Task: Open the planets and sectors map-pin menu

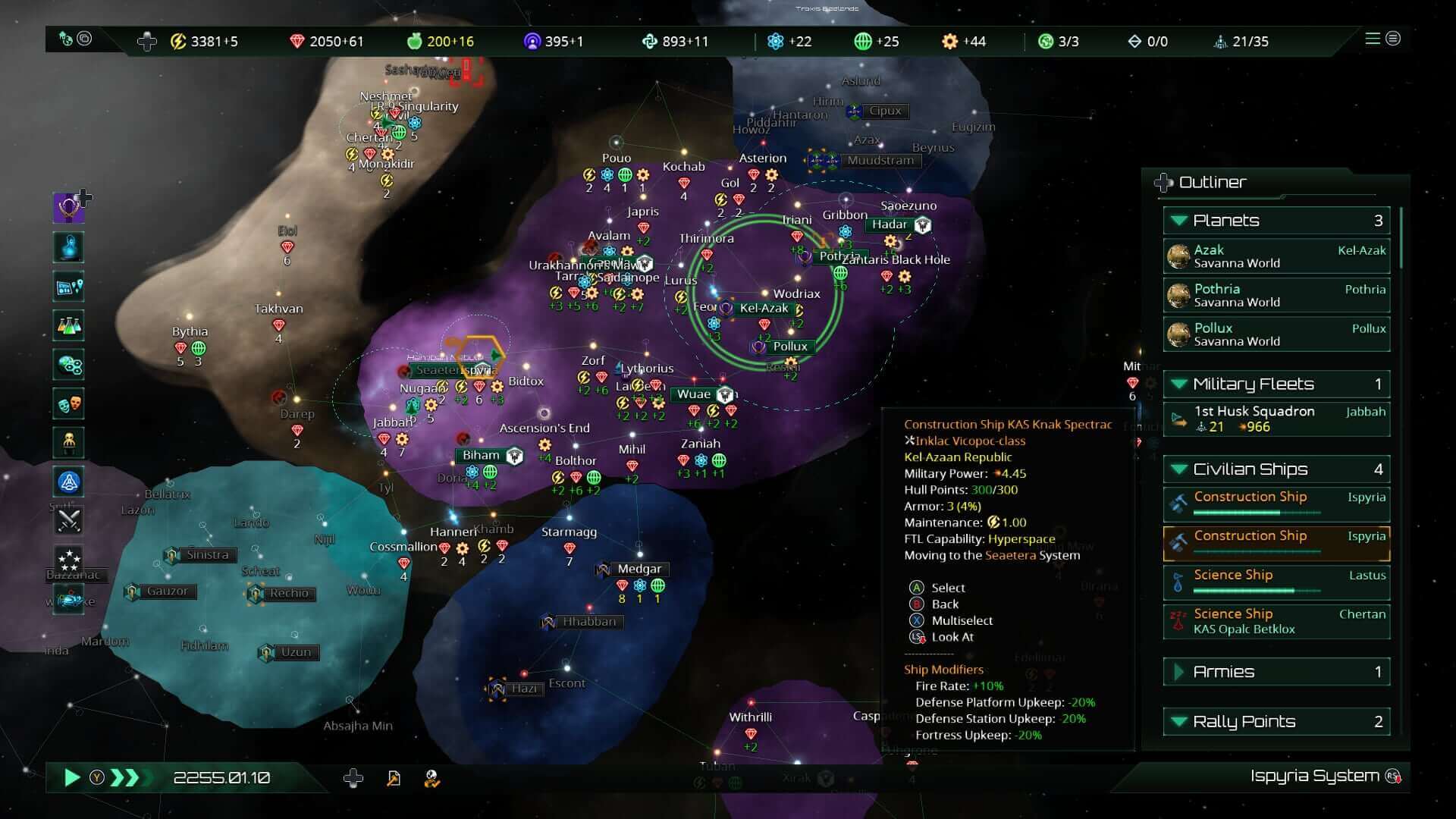Action: (x=69, y=287)
